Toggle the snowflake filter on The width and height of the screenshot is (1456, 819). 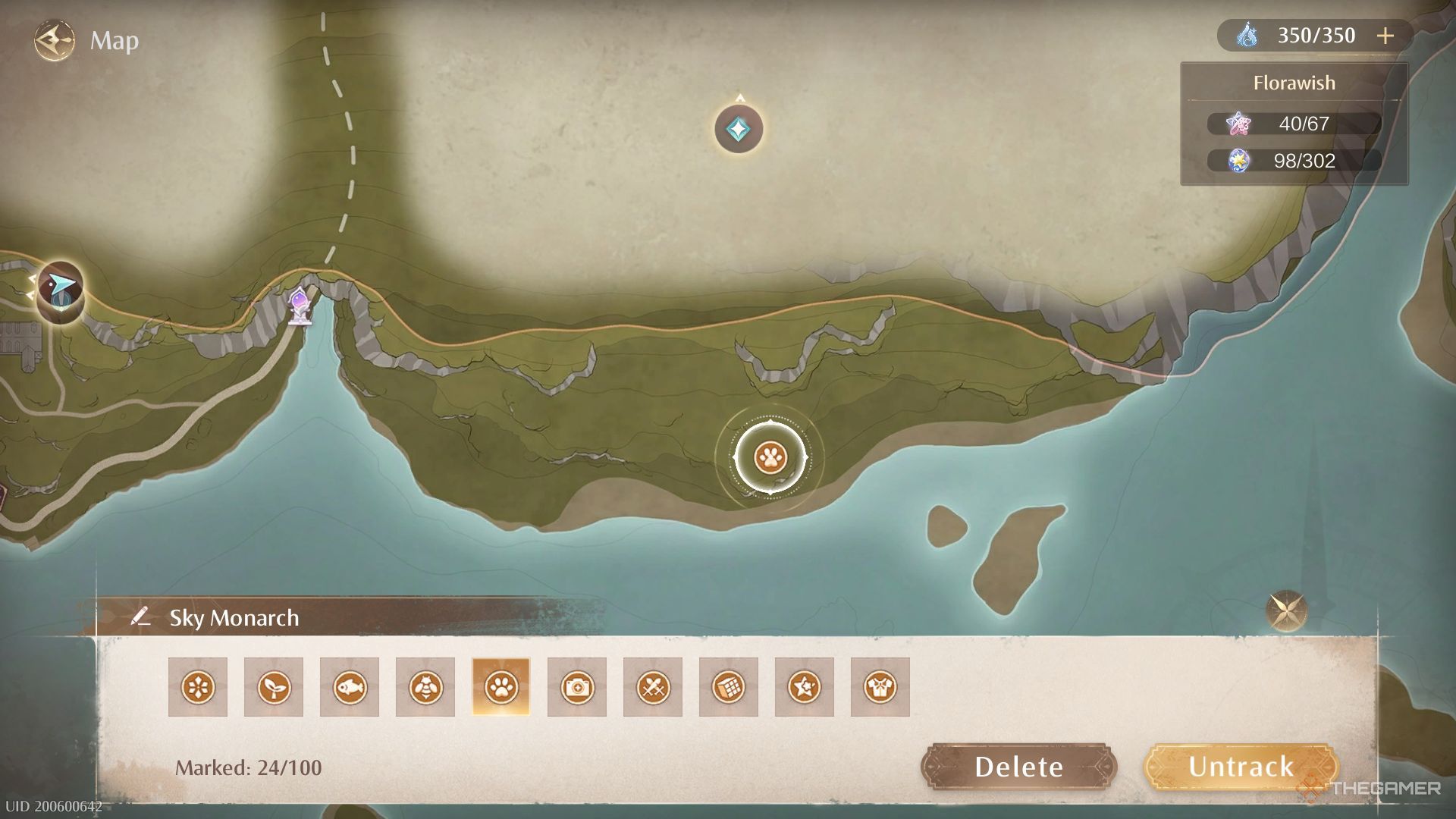click(198, 687)
